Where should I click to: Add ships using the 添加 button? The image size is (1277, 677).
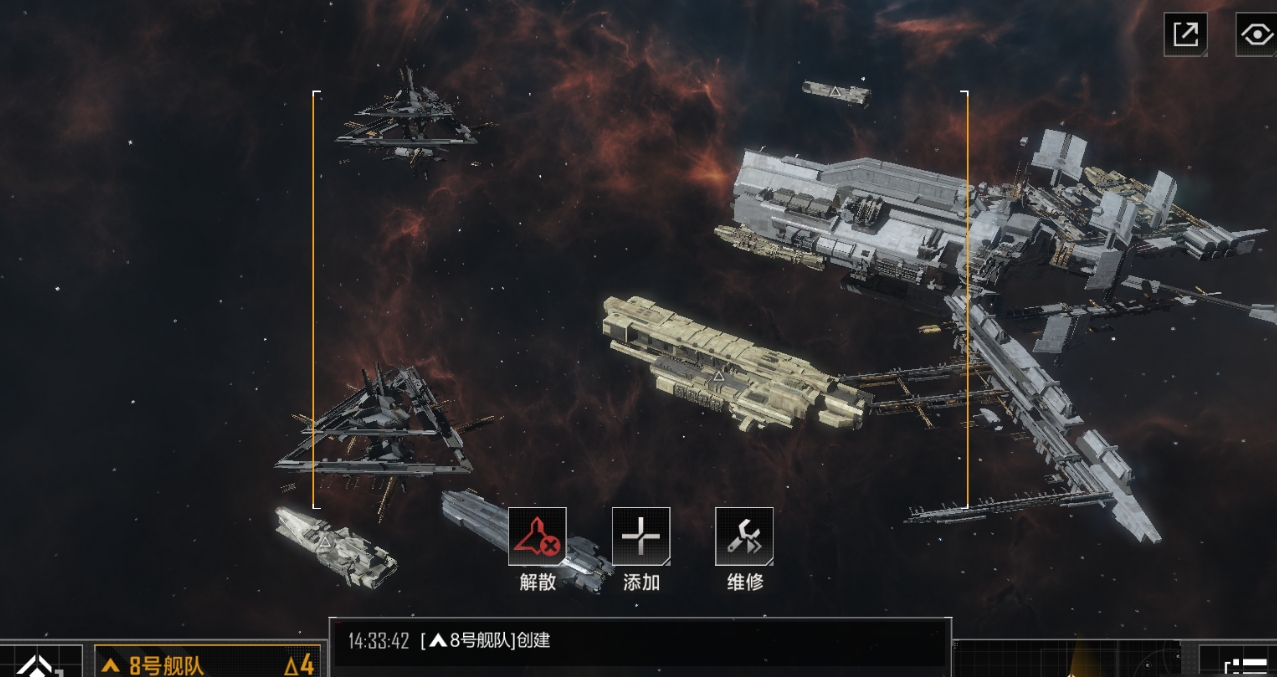point(641,537)
